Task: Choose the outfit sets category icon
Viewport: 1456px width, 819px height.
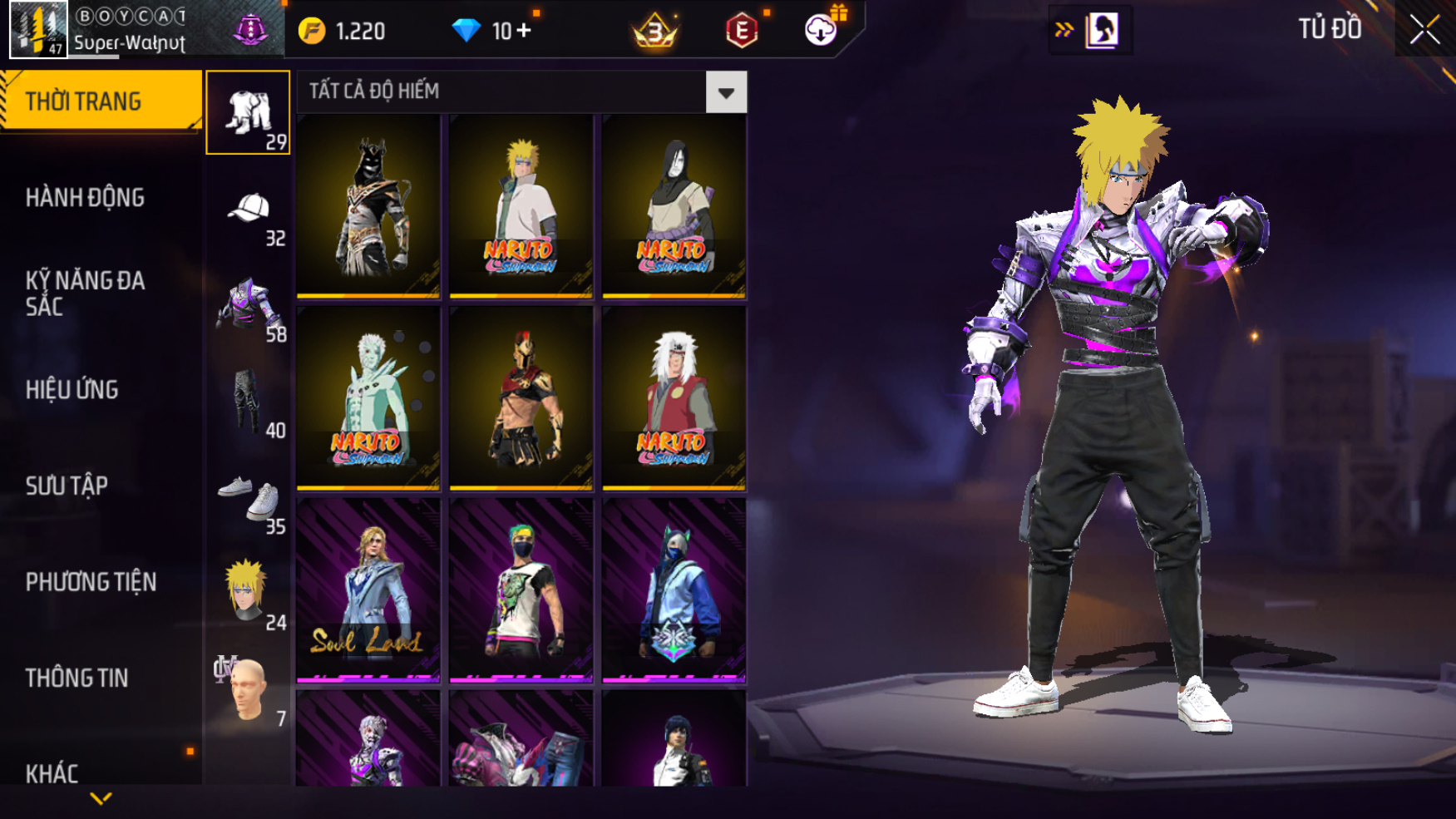Action: (248, 113)
